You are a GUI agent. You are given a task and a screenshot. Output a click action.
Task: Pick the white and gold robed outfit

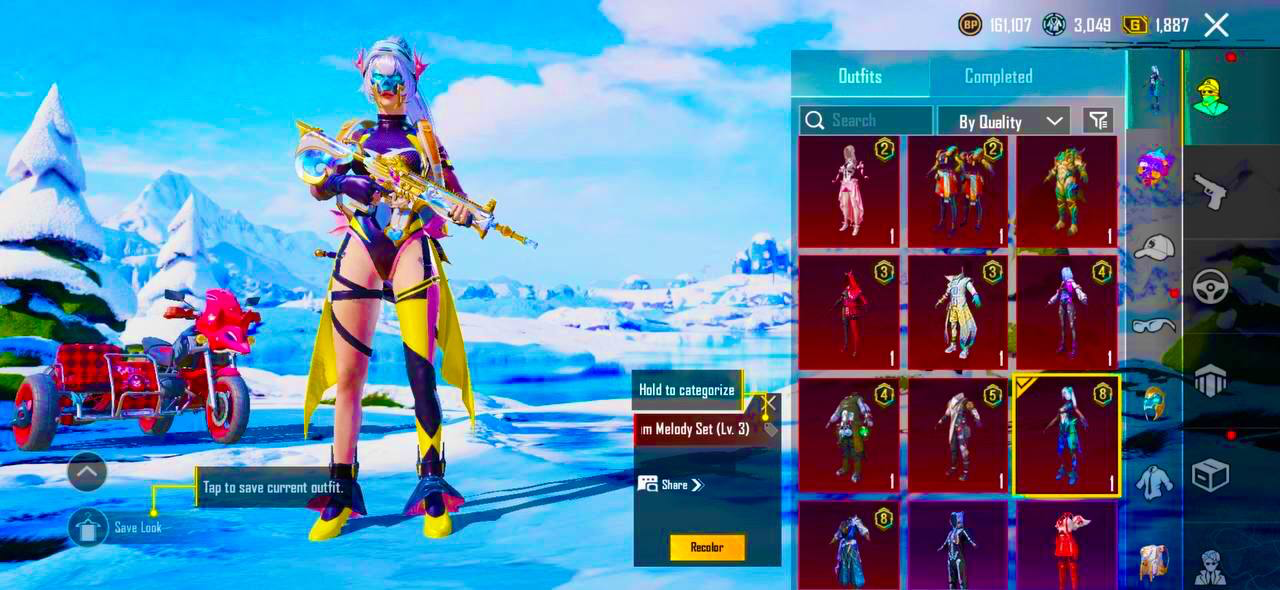click(957, 312)
